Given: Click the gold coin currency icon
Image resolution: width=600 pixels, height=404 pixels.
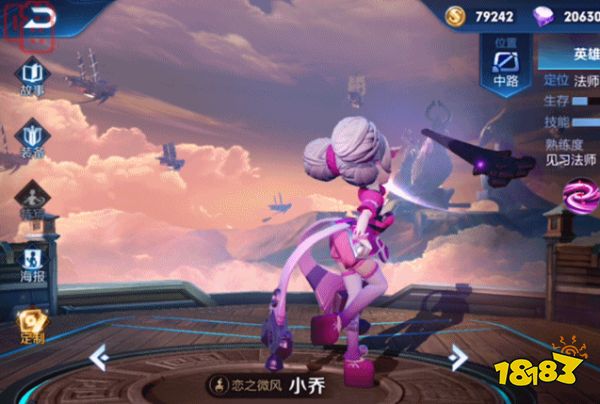Looking at the screenshot, I should 456,15.
